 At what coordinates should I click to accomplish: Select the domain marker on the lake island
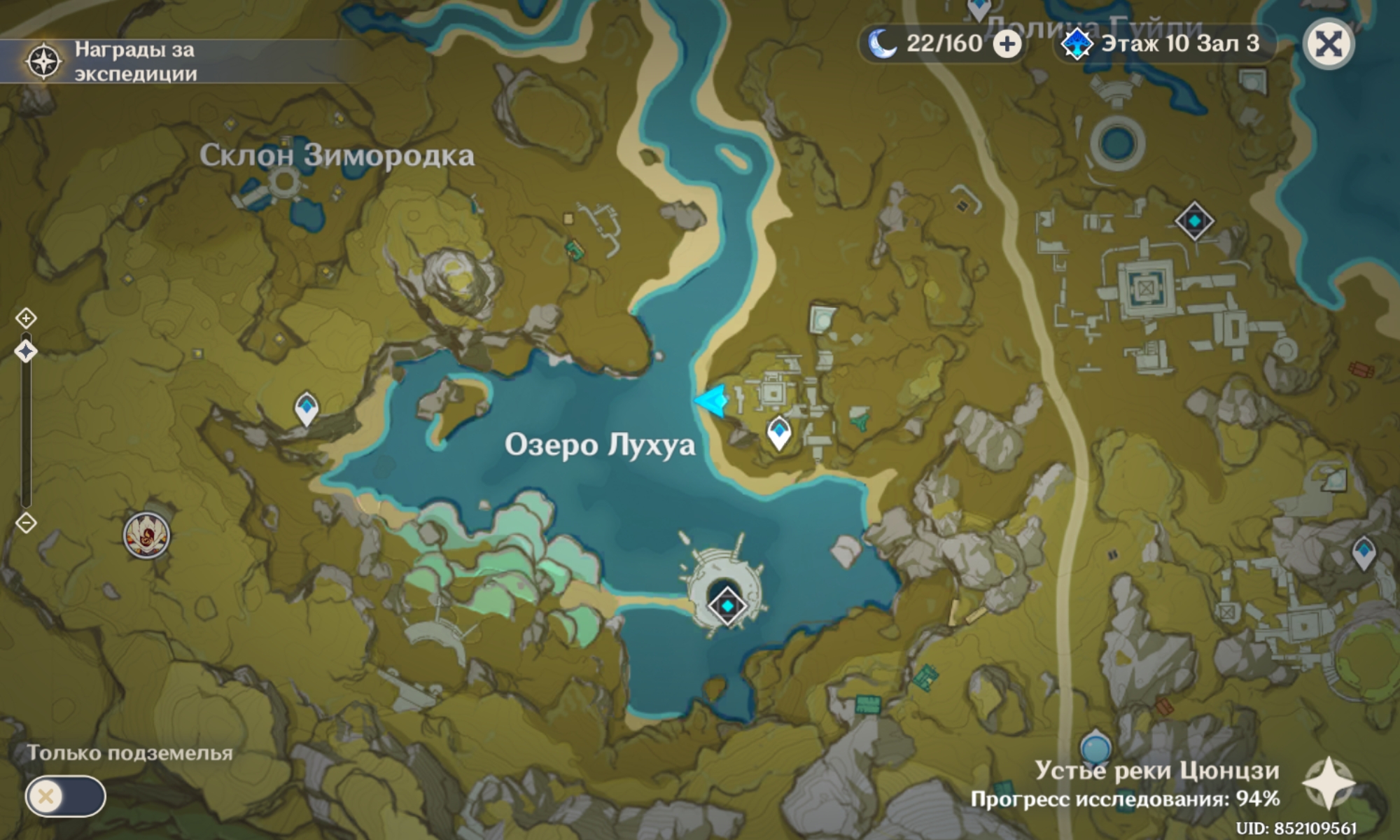pos(727,605)
